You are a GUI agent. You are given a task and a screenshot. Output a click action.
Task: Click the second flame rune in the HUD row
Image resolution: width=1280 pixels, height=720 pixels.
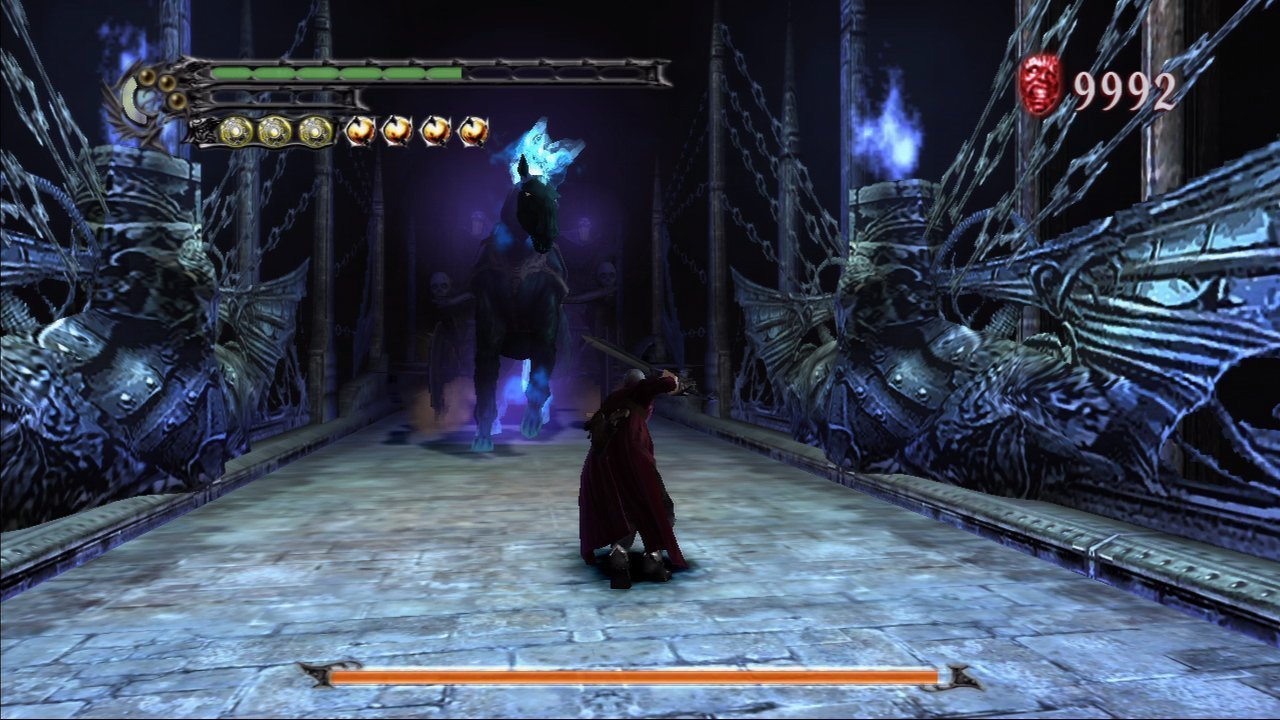click(x=399, y=130)
